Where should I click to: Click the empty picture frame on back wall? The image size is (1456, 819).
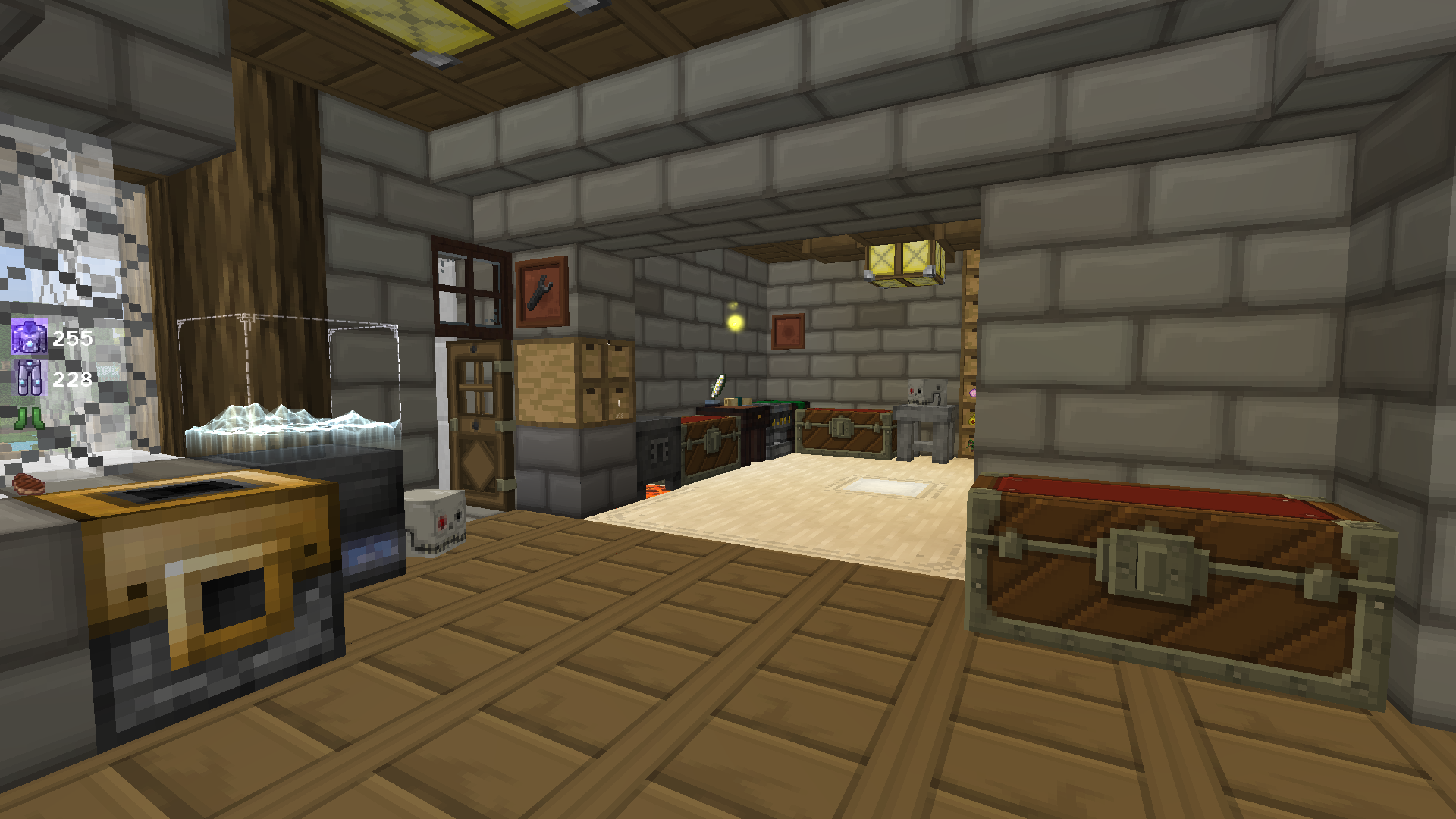789,330
